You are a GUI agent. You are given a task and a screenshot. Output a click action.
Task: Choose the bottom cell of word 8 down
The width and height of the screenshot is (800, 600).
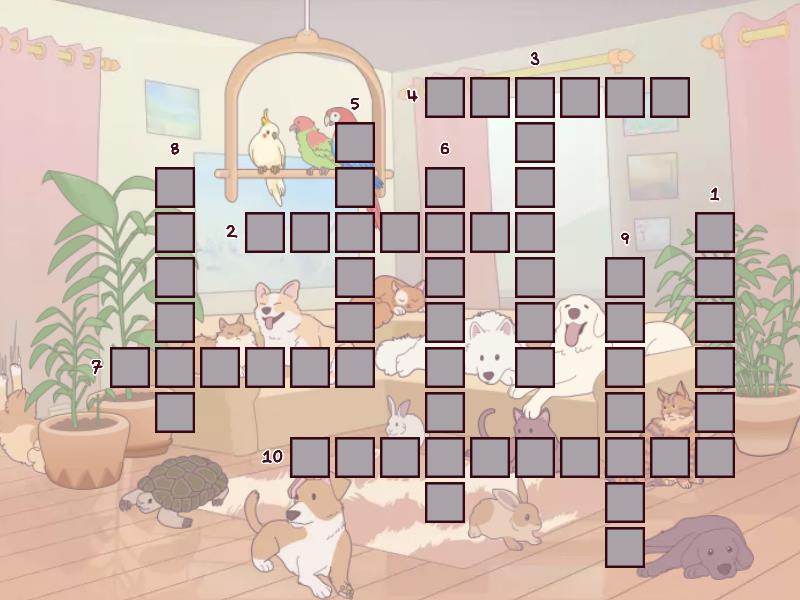pos(175,412)
